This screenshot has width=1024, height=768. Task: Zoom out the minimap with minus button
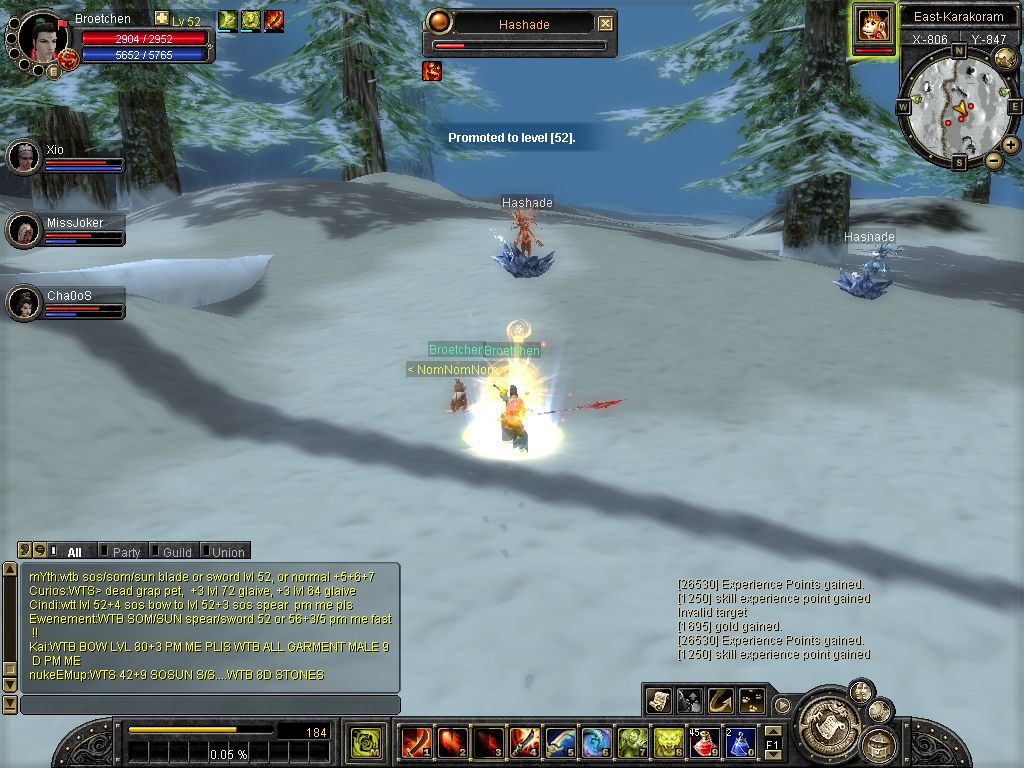tap(994, 161)
